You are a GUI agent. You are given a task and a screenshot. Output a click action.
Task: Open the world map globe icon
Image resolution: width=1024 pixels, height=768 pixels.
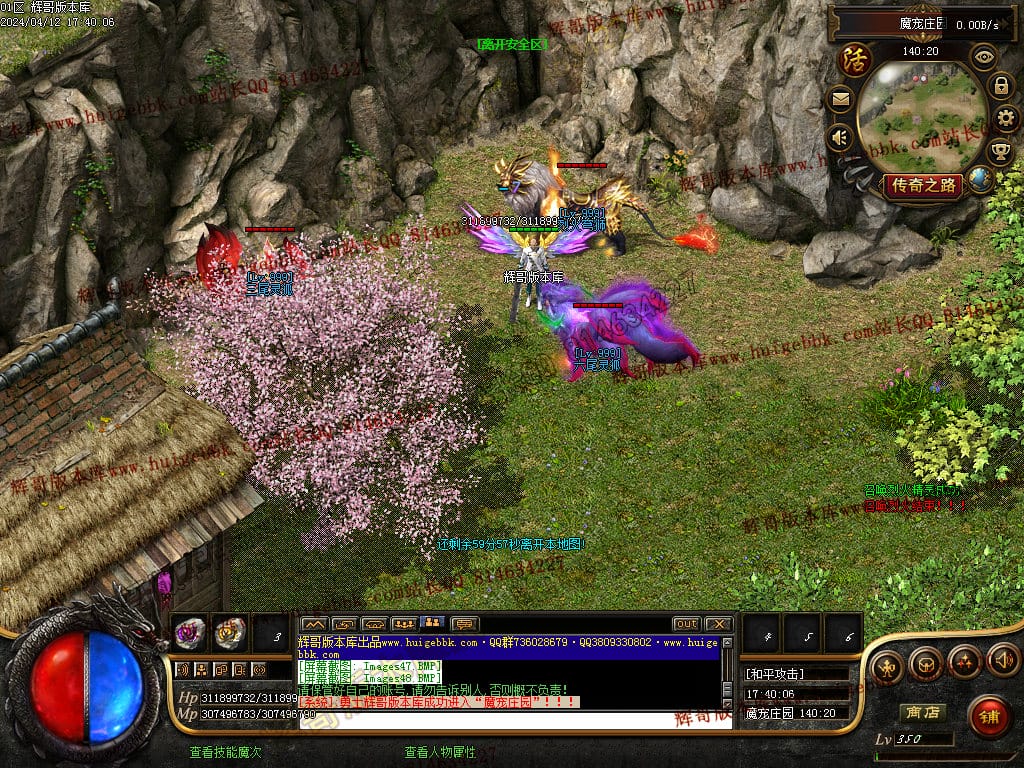point(981,179)
